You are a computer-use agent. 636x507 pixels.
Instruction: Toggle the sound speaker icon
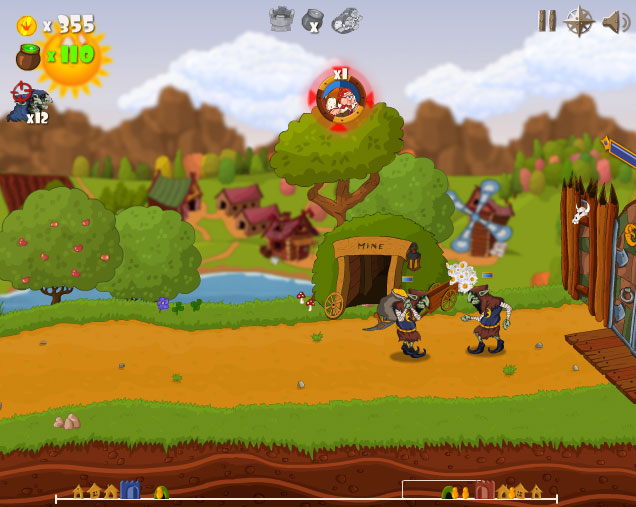pyautogui.click(x=614, y=21)
